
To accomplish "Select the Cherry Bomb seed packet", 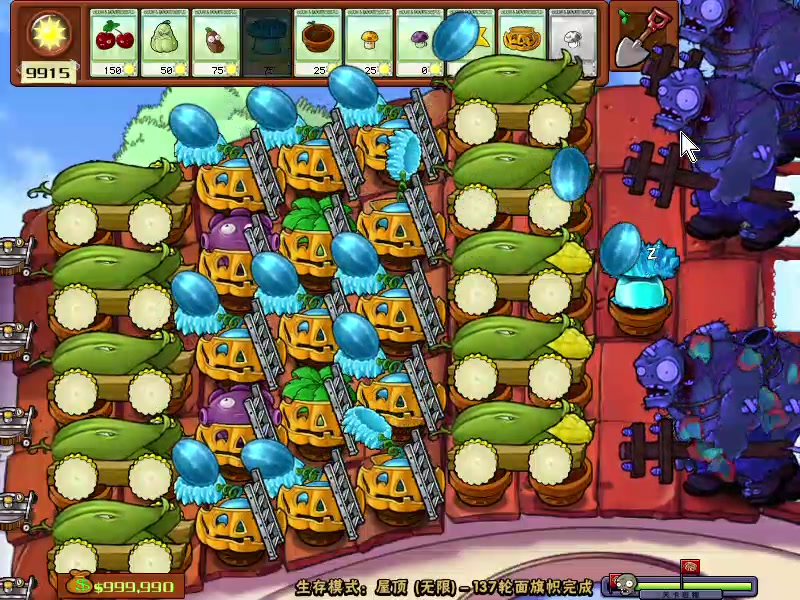I will pyautogui.click(x=115, y=44).
